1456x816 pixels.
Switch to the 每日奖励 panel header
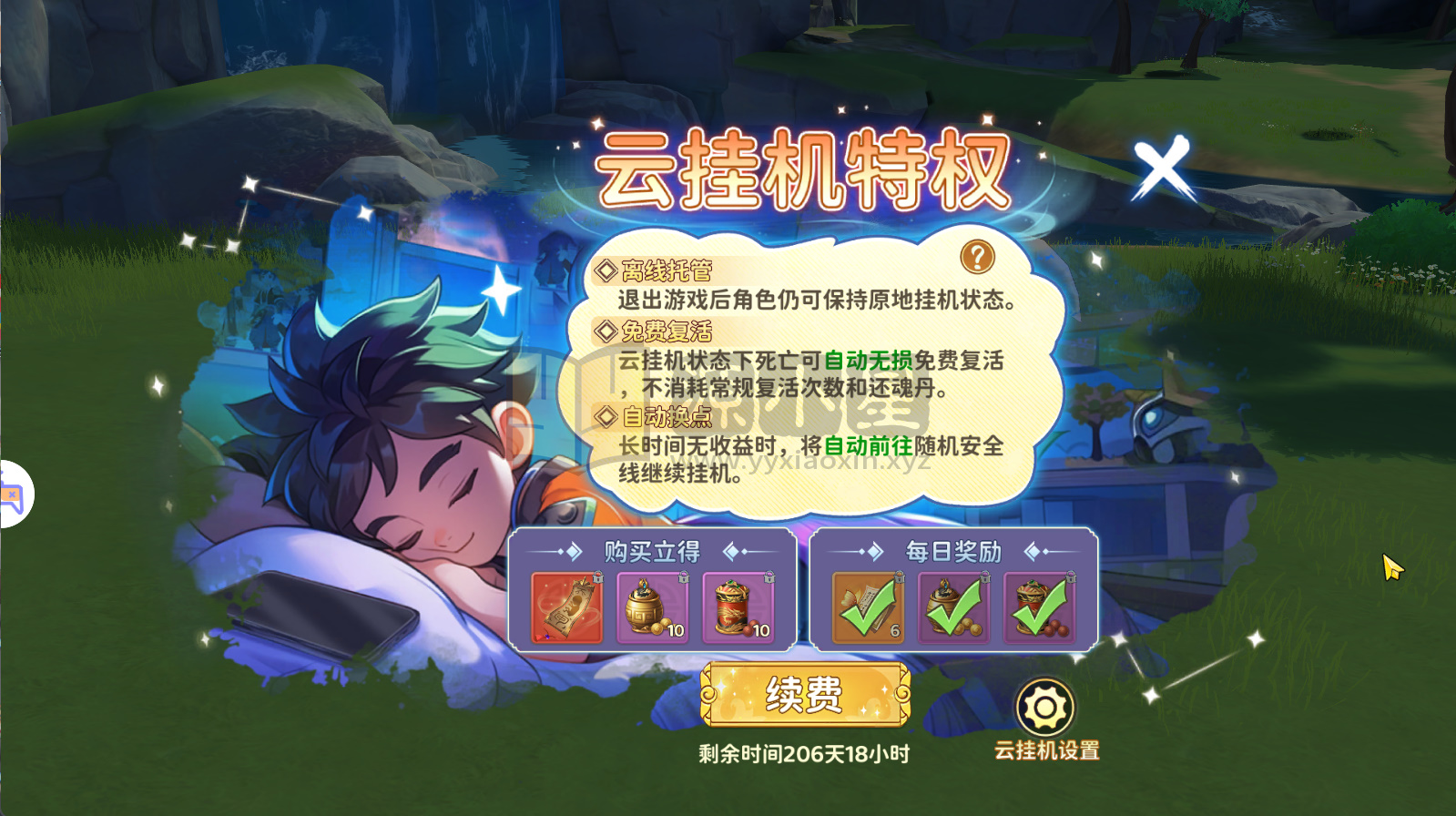[952, 551]
